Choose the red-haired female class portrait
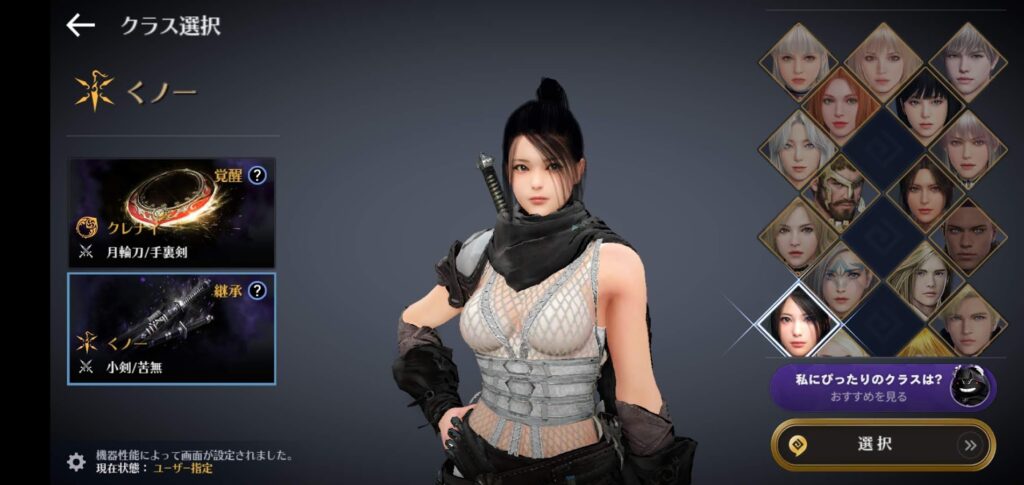The image size is (1024, 485). 842,103
